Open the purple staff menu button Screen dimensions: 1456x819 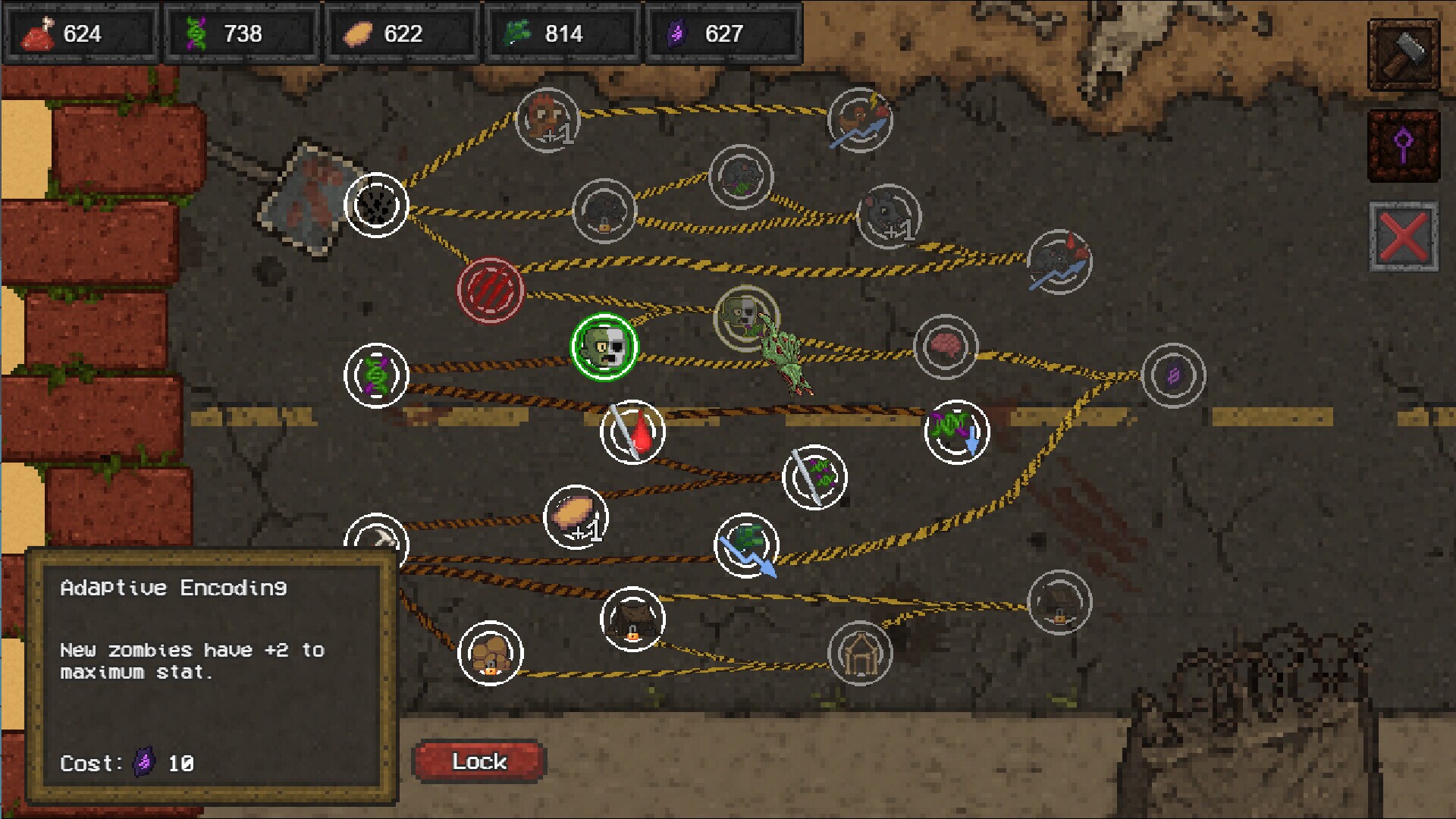(1404, 146)
